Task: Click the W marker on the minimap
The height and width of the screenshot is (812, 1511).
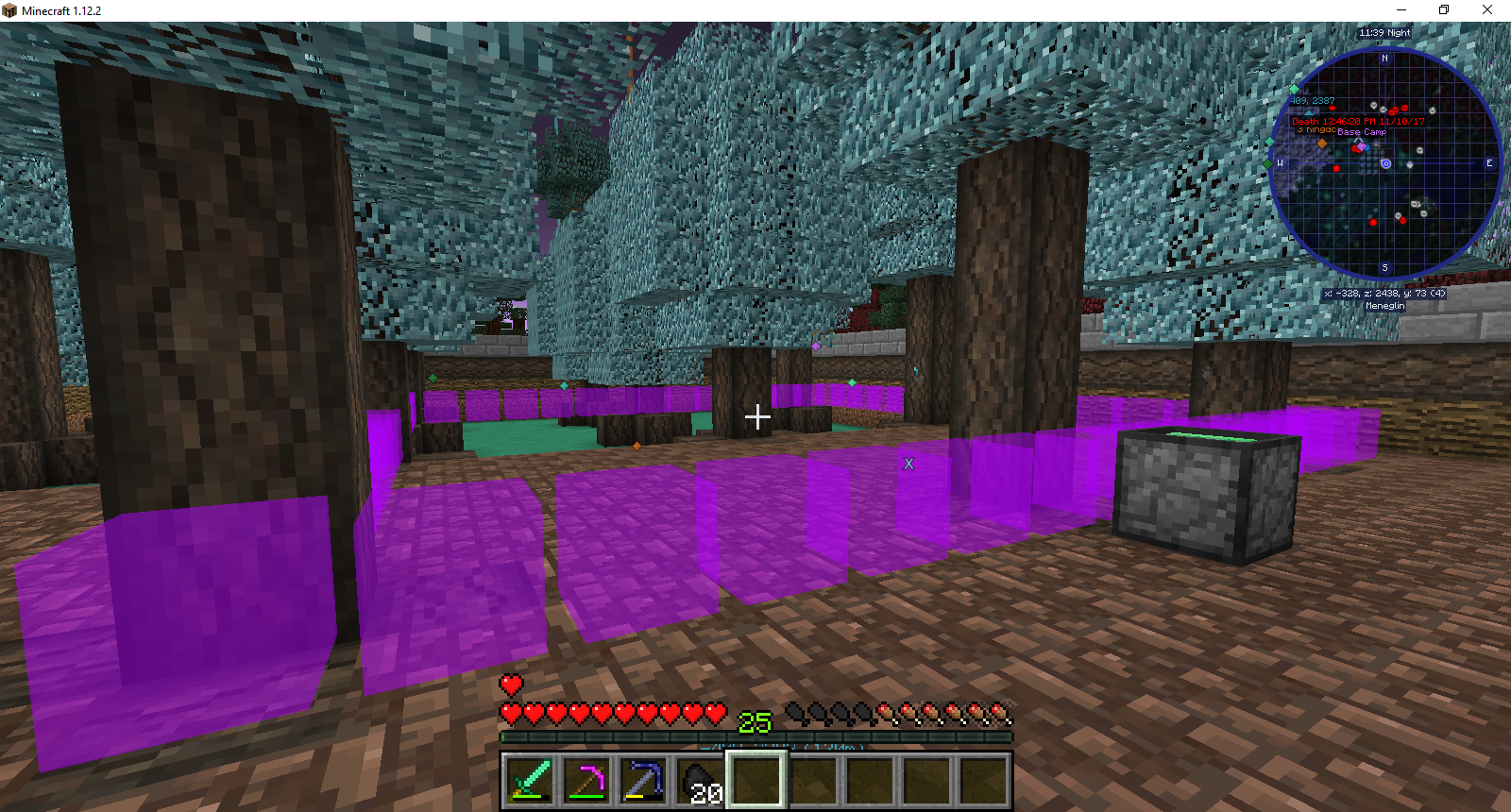Action: [x=1282, y=162]
